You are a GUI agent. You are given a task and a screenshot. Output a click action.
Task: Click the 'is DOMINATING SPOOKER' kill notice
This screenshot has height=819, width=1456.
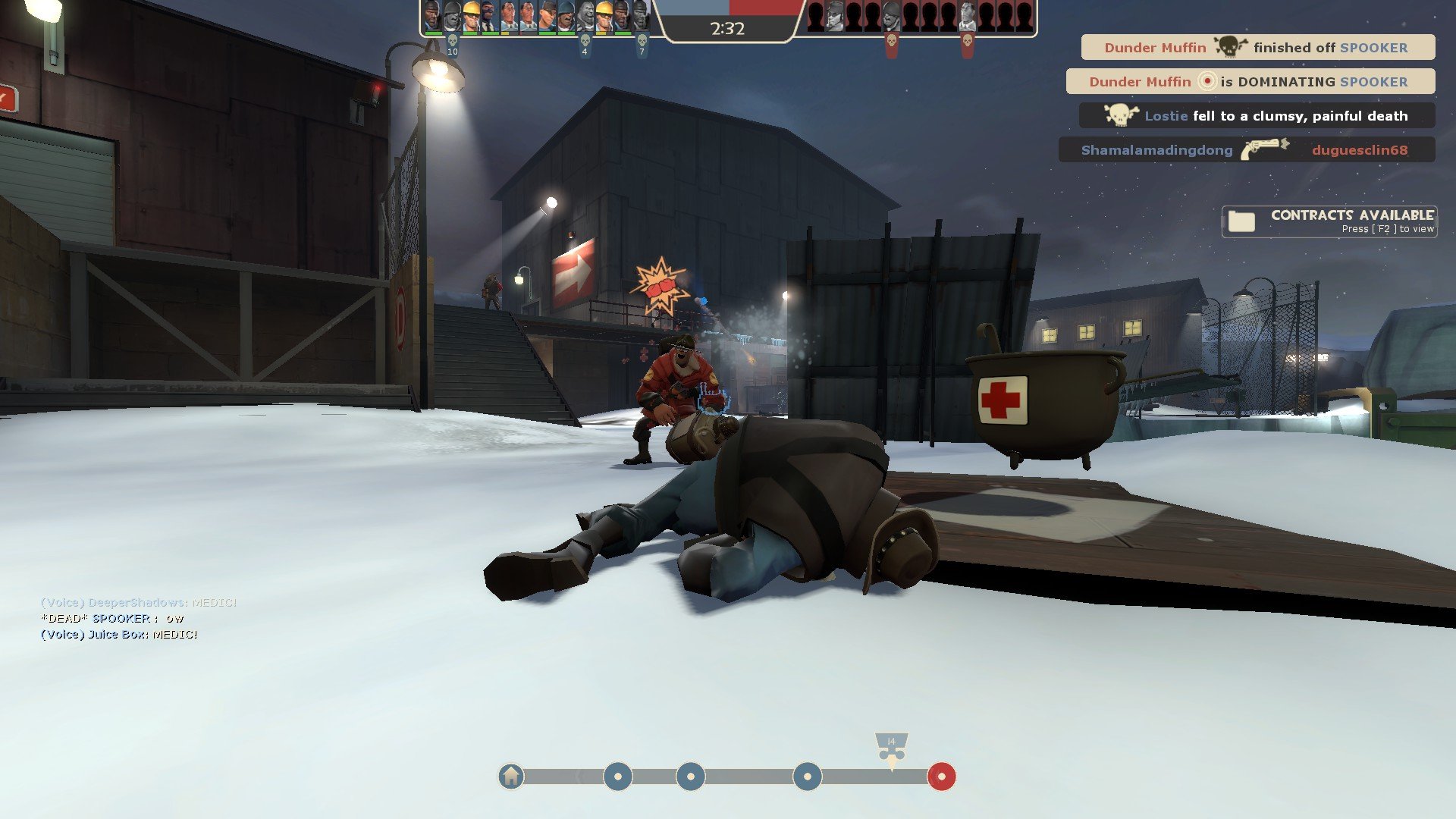(x=1250, y=81)
